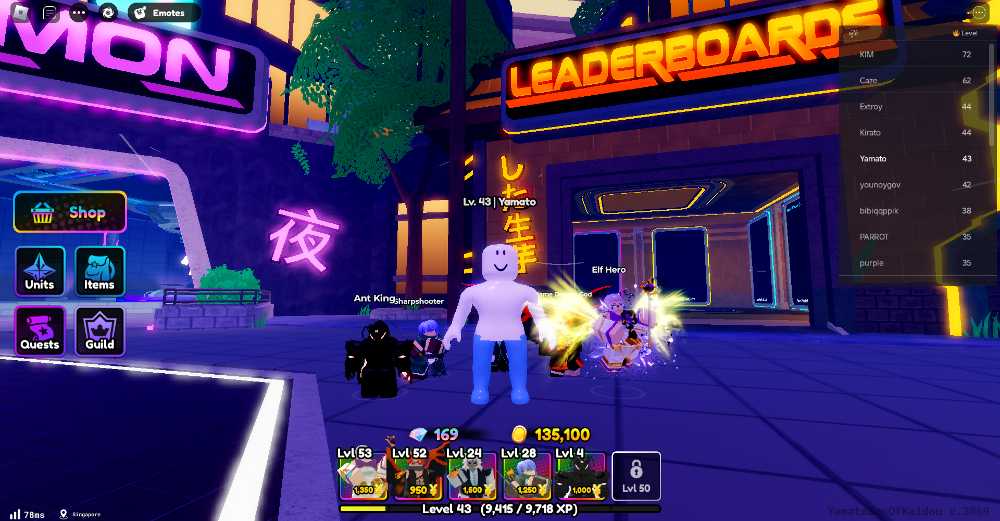Viewport: 1000px width, 521px height.
Task: Toggle the Roblox chat window
Action: [x=50, y=13]
